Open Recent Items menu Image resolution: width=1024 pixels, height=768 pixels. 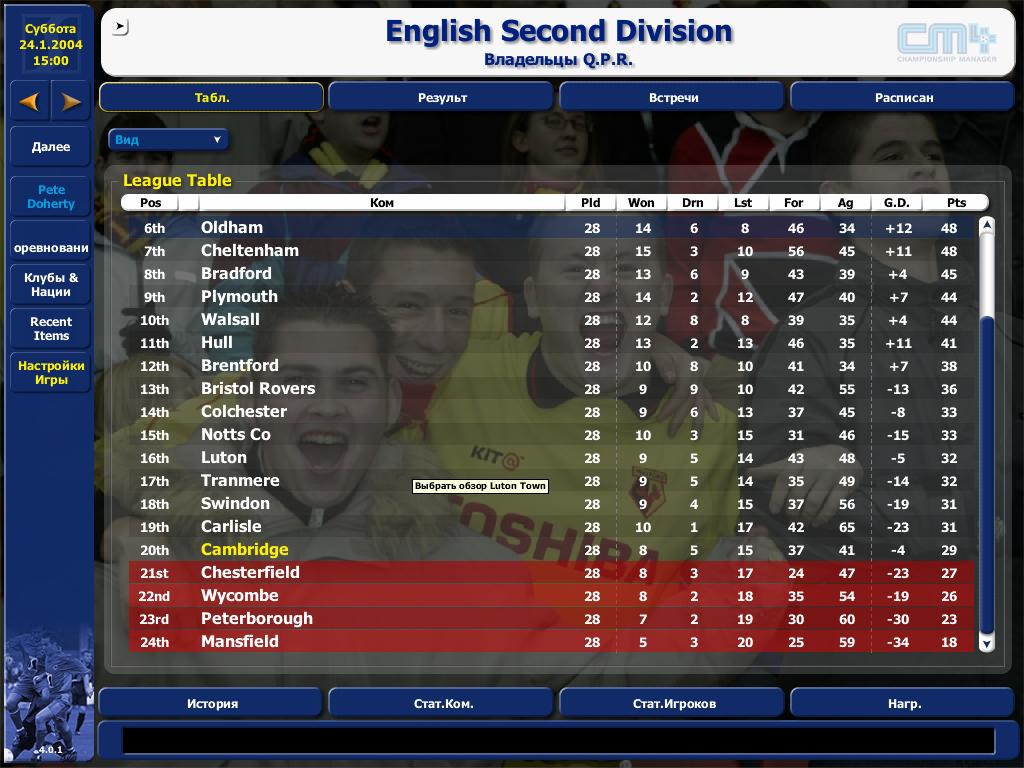point(51,329)
